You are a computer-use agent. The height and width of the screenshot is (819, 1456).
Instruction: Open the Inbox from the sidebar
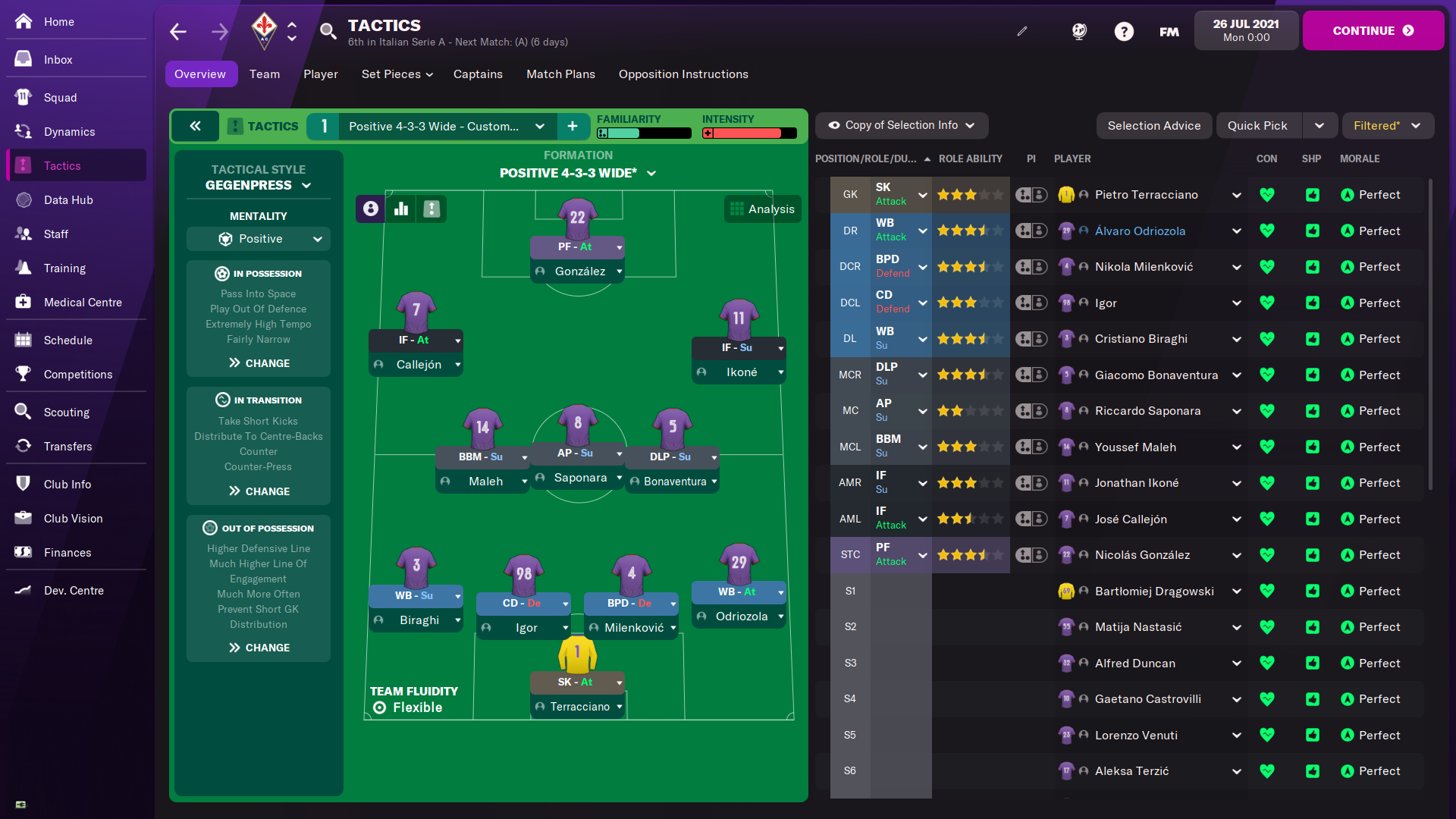(58, 60)
